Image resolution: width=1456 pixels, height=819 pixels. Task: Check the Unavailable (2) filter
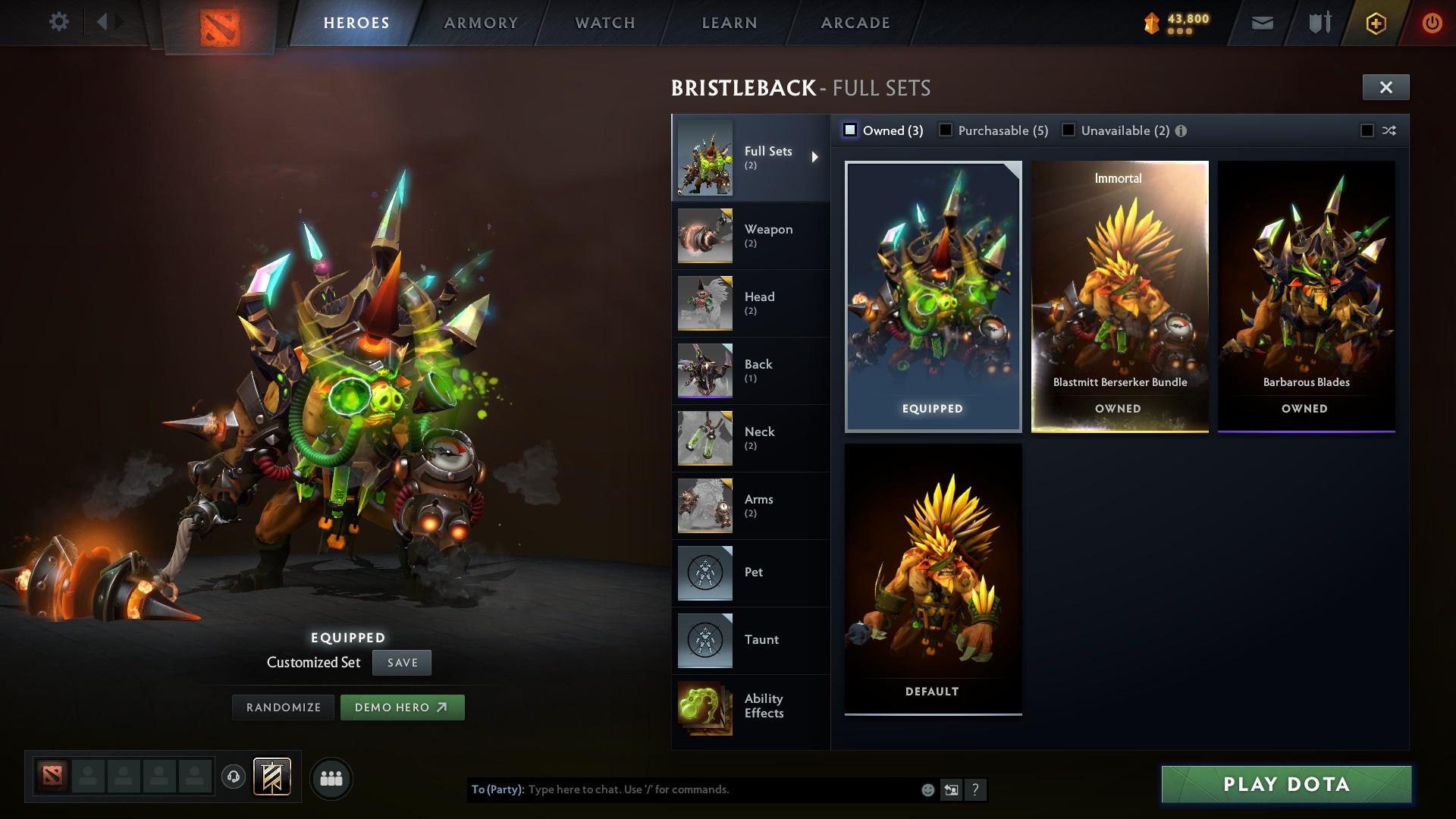click(x=1069, y=130)
